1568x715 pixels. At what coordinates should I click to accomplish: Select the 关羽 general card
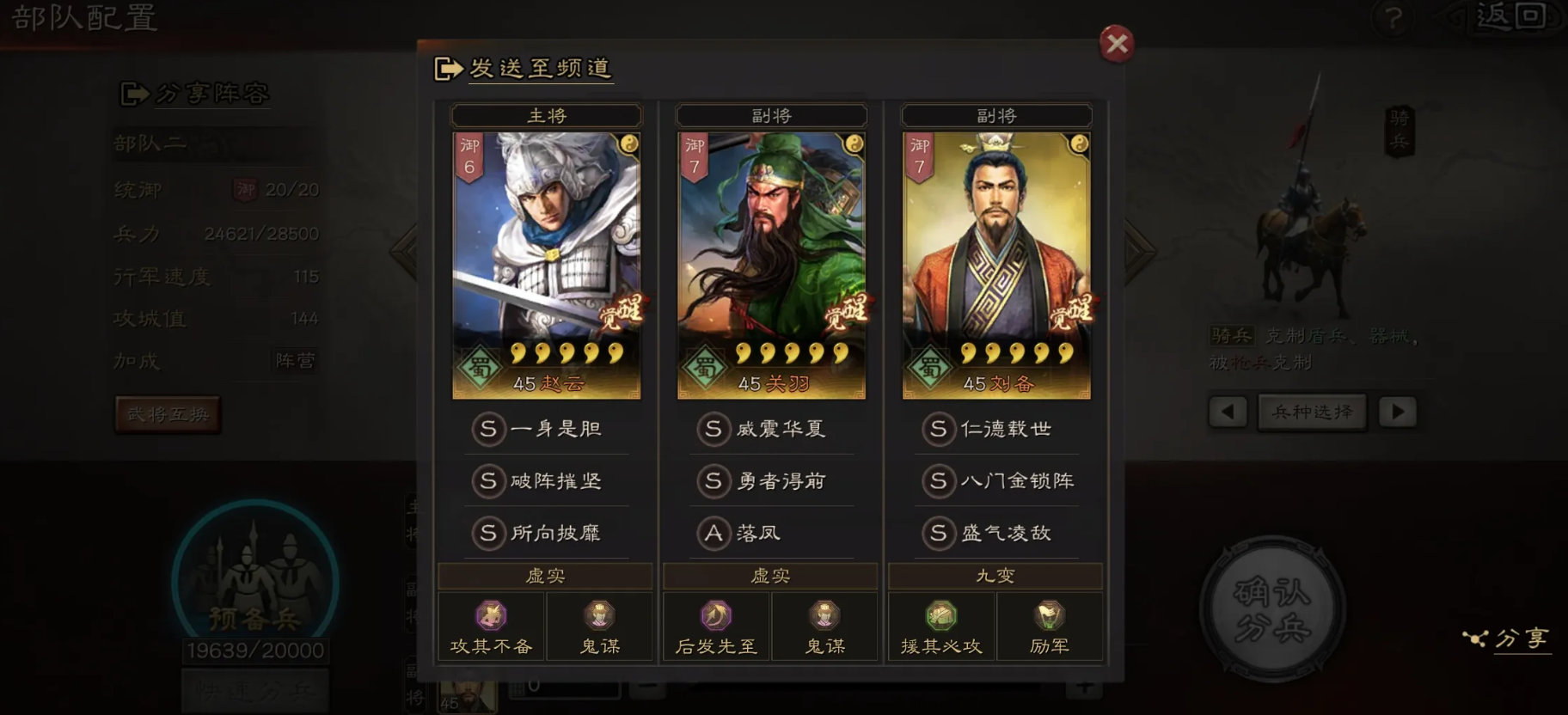click(771, 265)
